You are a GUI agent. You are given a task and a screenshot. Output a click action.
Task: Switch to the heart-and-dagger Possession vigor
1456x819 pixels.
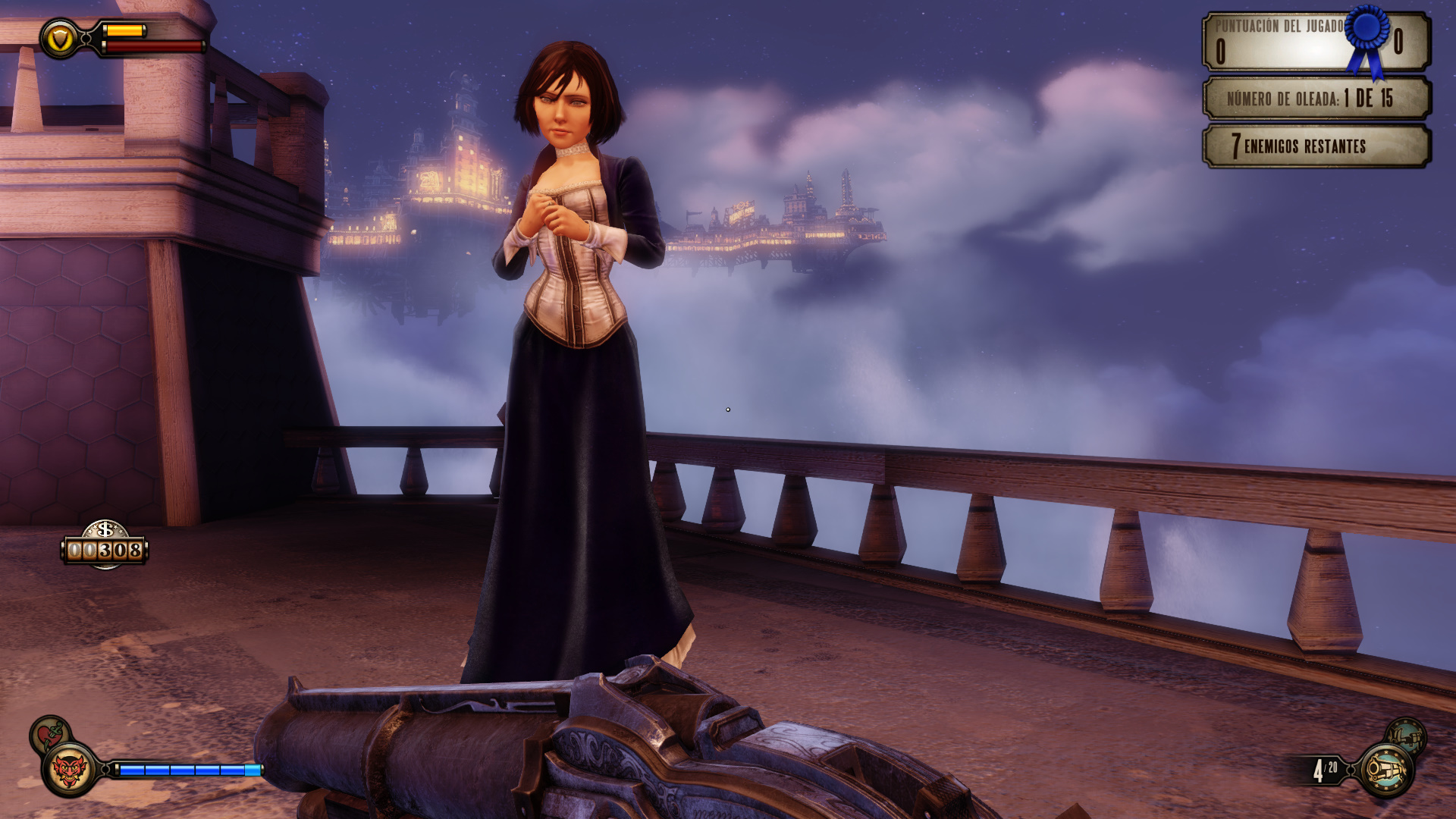click(49, 734)
